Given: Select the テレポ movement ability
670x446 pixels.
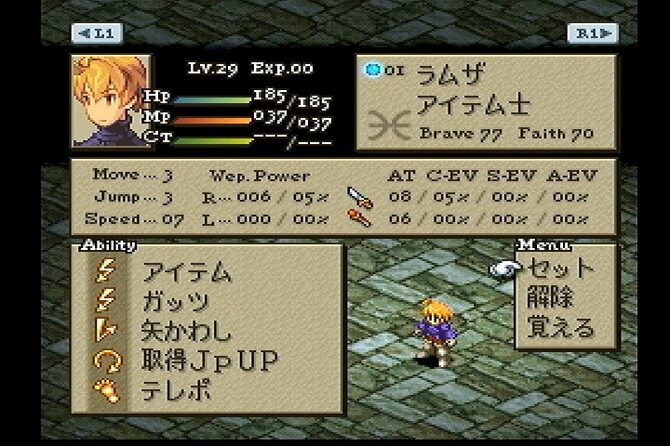Looking at the screenshot, I should click(x=177, y=390).
